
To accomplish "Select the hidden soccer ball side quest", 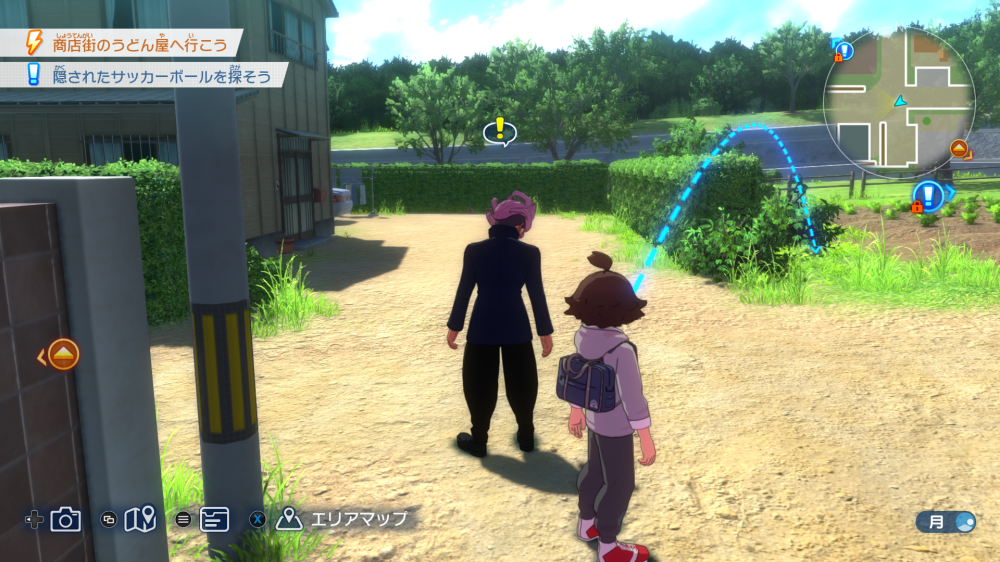I will tap(145, 75).
